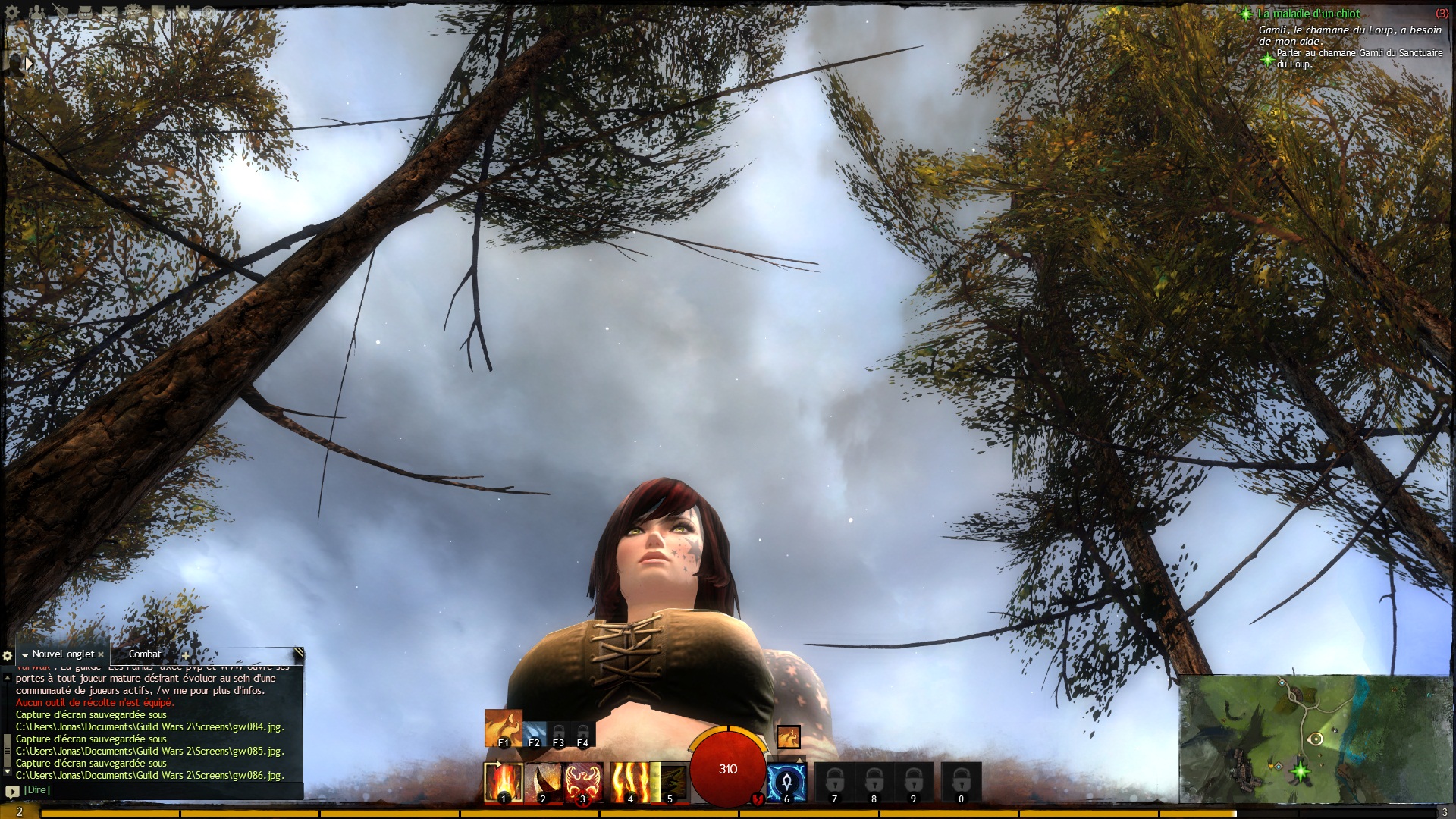Open the game menu gear icon
The width and height of the screenshot is (1456, 819).
tap(12, 12)
